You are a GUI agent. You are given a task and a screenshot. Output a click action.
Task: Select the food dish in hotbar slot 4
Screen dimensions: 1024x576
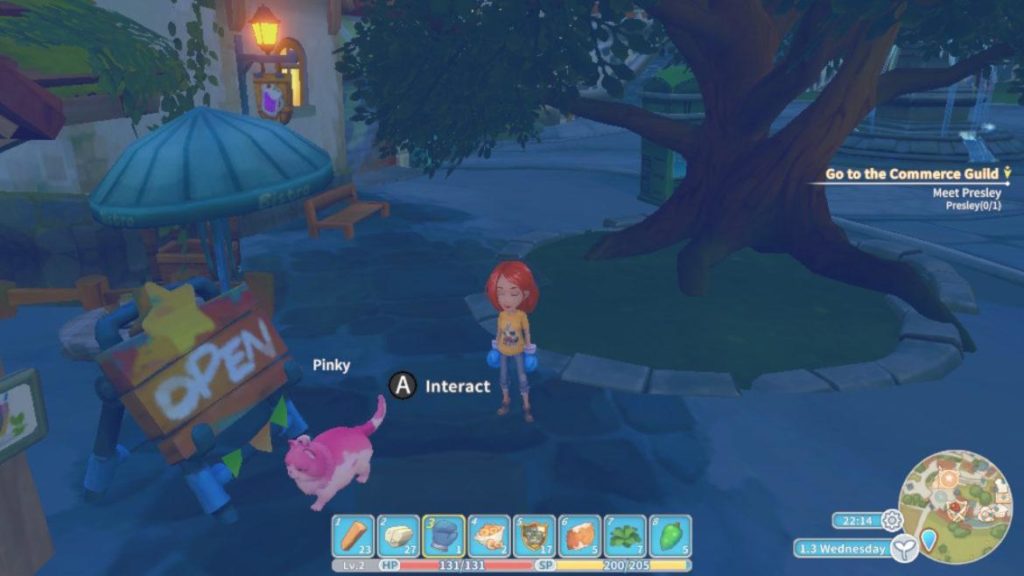489,536
